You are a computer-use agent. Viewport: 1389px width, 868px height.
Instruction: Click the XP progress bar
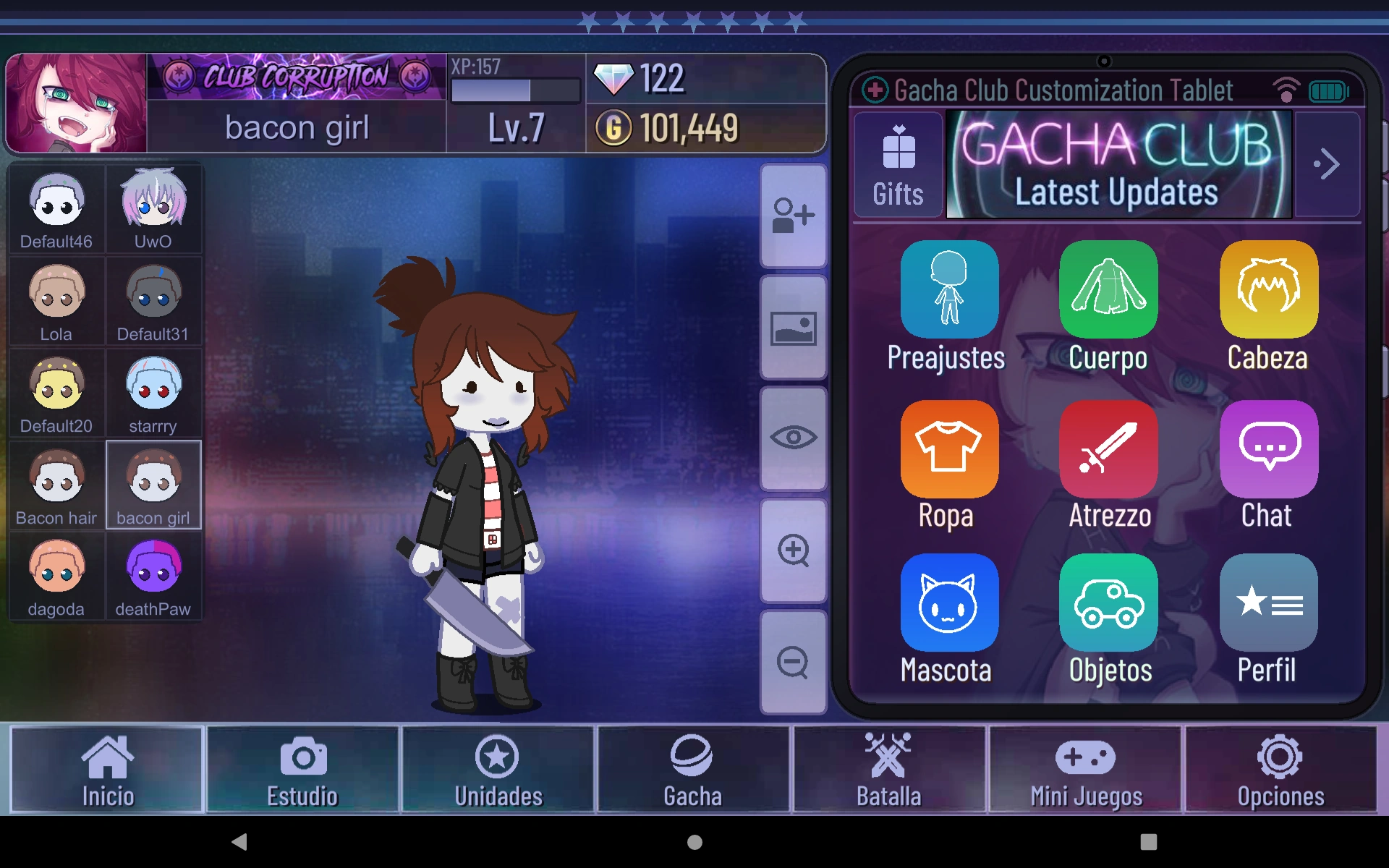pyautogui.click(x=515, y=90)
